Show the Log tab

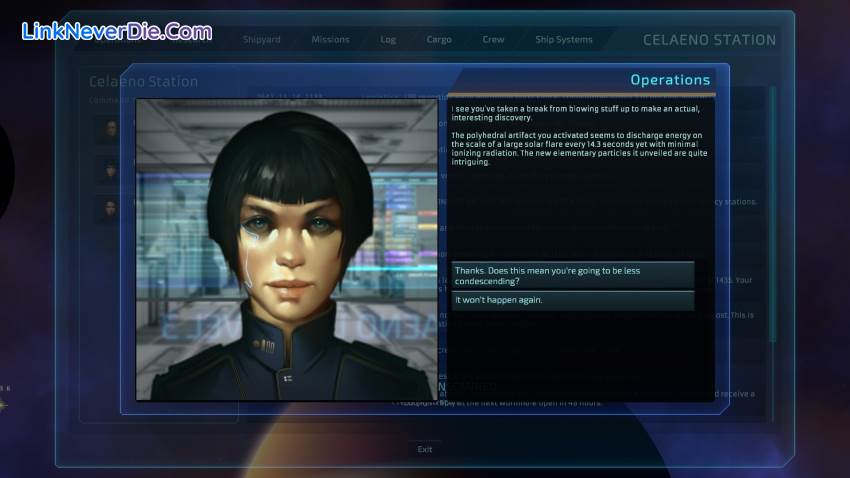pyautogui.click(x=388, y=40)
